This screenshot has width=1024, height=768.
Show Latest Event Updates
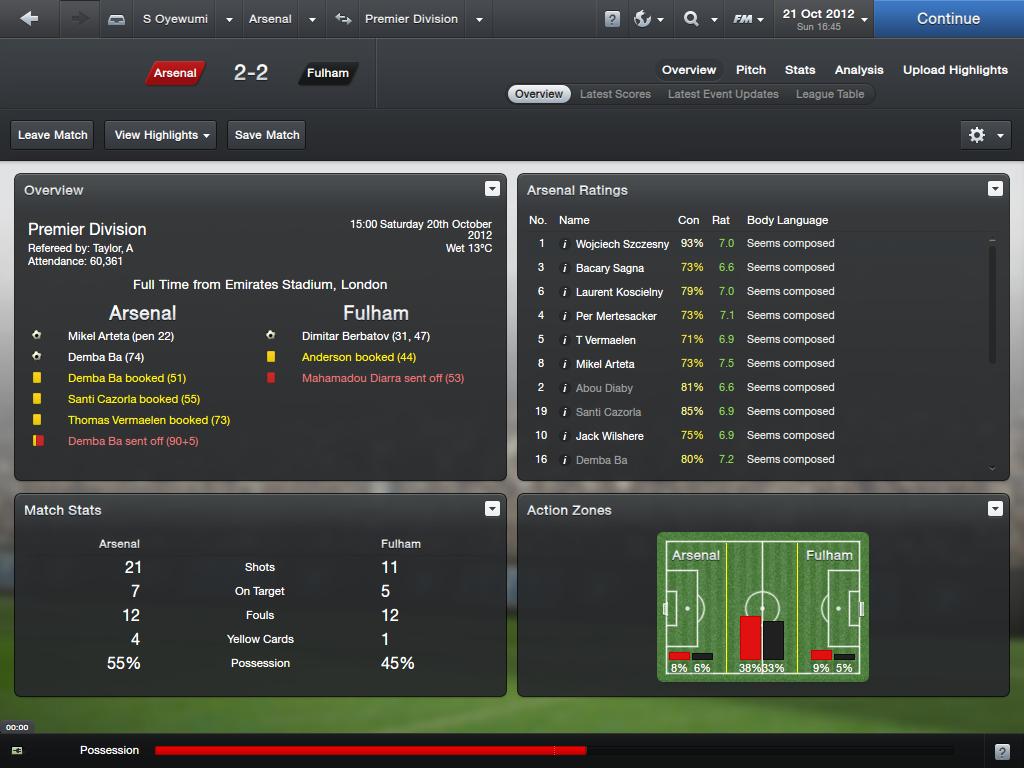point(722,94)
